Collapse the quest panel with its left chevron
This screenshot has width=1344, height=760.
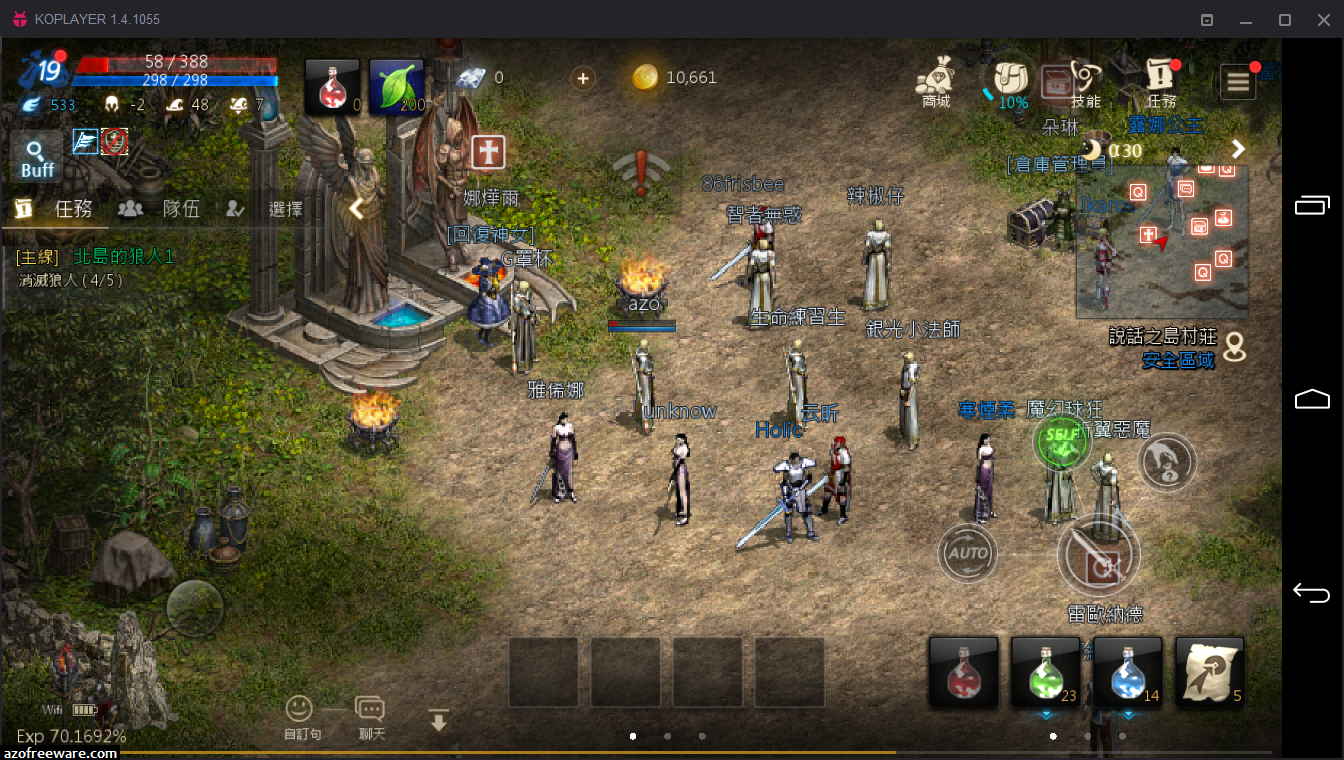coord(355,209)
